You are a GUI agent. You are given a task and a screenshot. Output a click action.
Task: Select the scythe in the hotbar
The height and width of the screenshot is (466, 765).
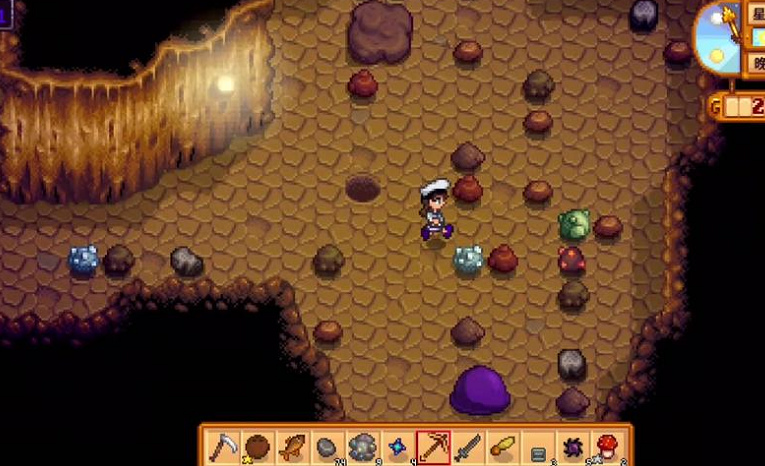(224, 446)
